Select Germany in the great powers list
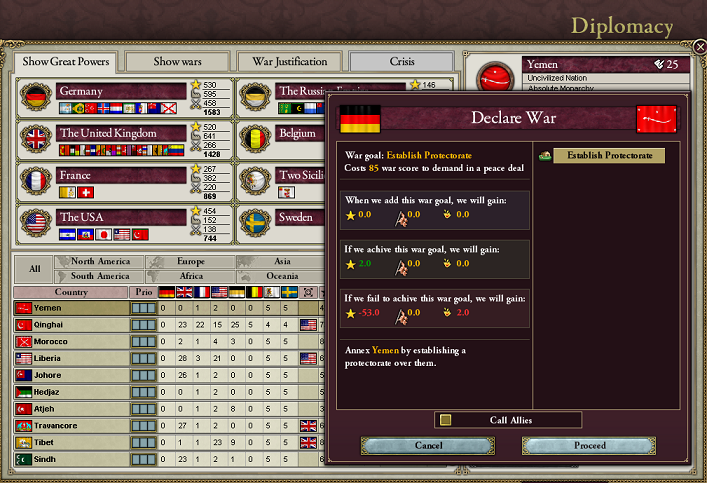Viewport: 707px width, 483px height. (x=122, y=92)
